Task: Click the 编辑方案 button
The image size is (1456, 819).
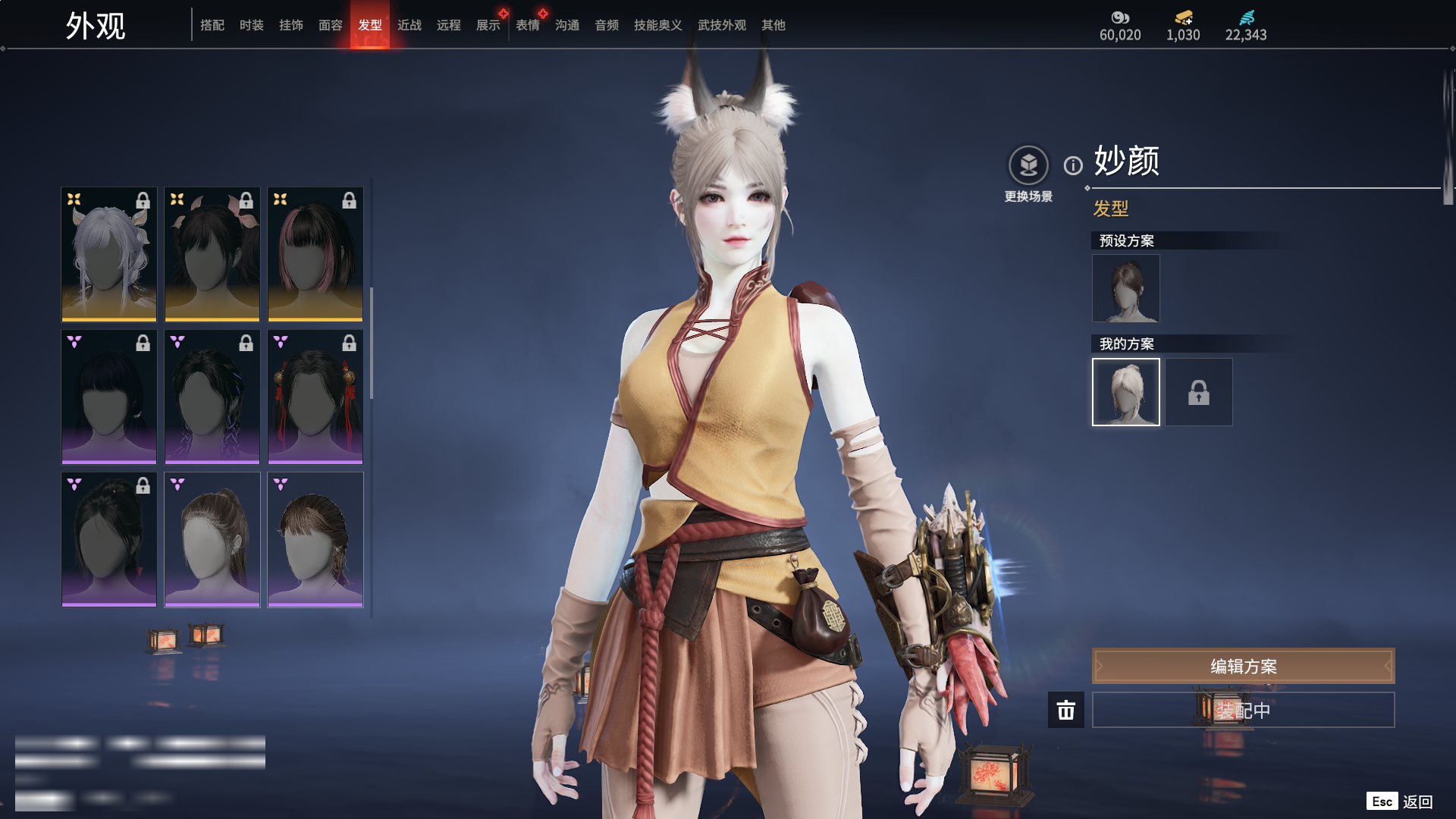Action: [x=1243, y=666]
